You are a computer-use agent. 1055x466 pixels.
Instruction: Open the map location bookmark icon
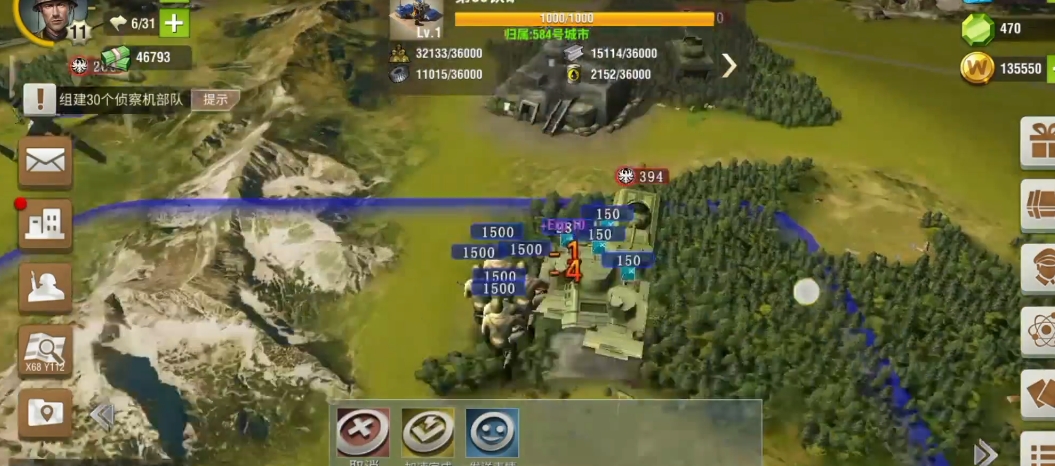(45, 412)
